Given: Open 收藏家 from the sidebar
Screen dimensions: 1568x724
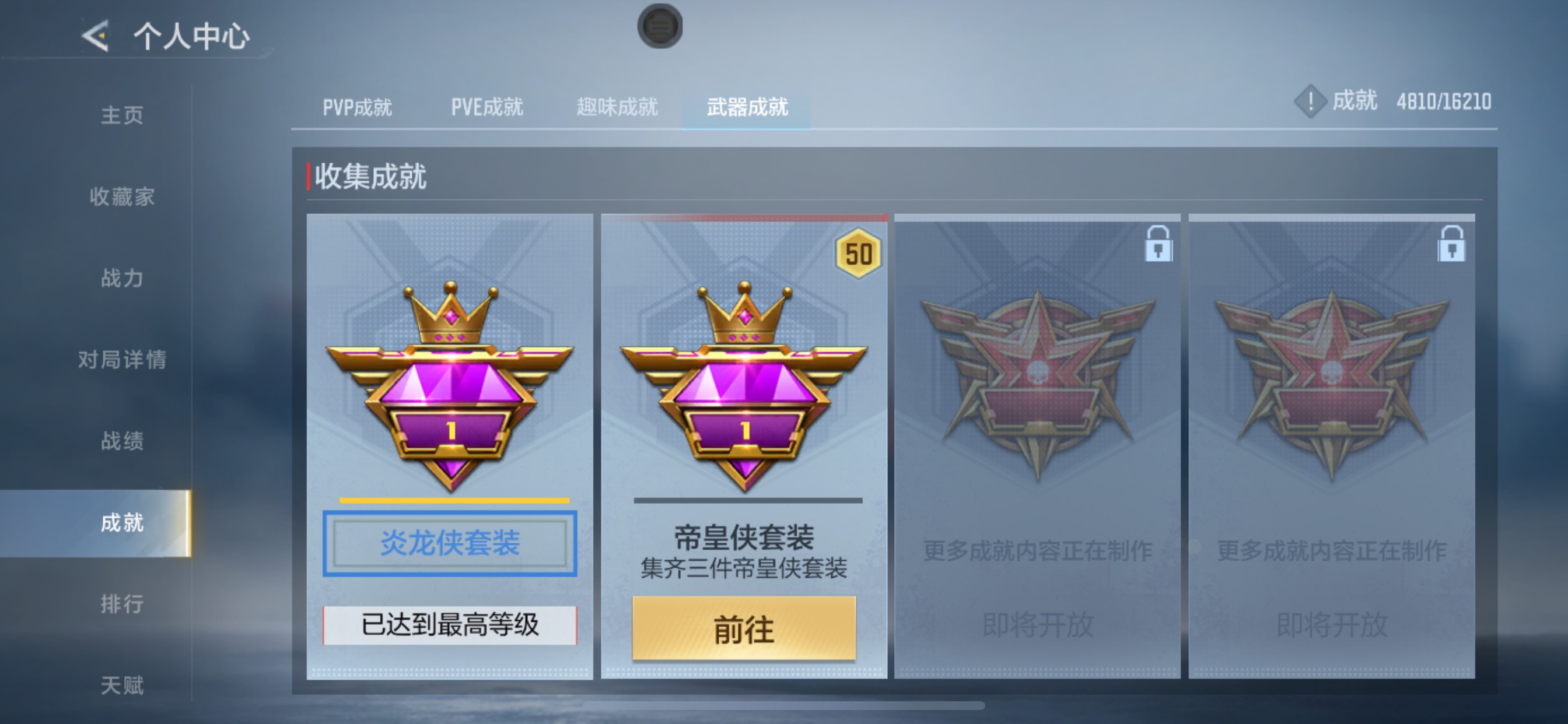Looking at the screenshot, I should pos(121,196).
